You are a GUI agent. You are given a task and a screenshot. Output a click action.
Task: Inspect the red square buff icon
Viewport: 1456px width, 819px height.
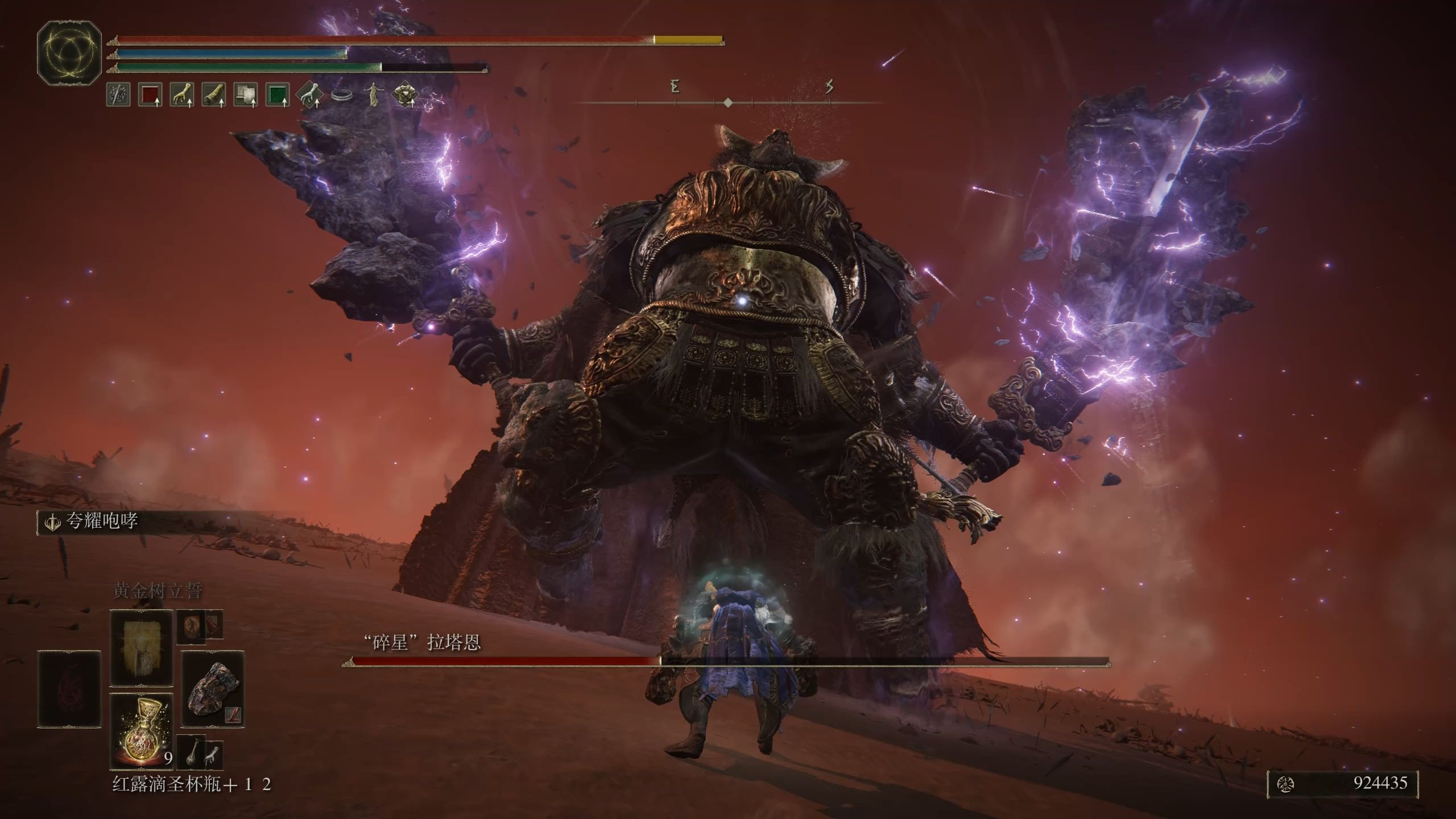pyautogui.click(x=150, y=95)
